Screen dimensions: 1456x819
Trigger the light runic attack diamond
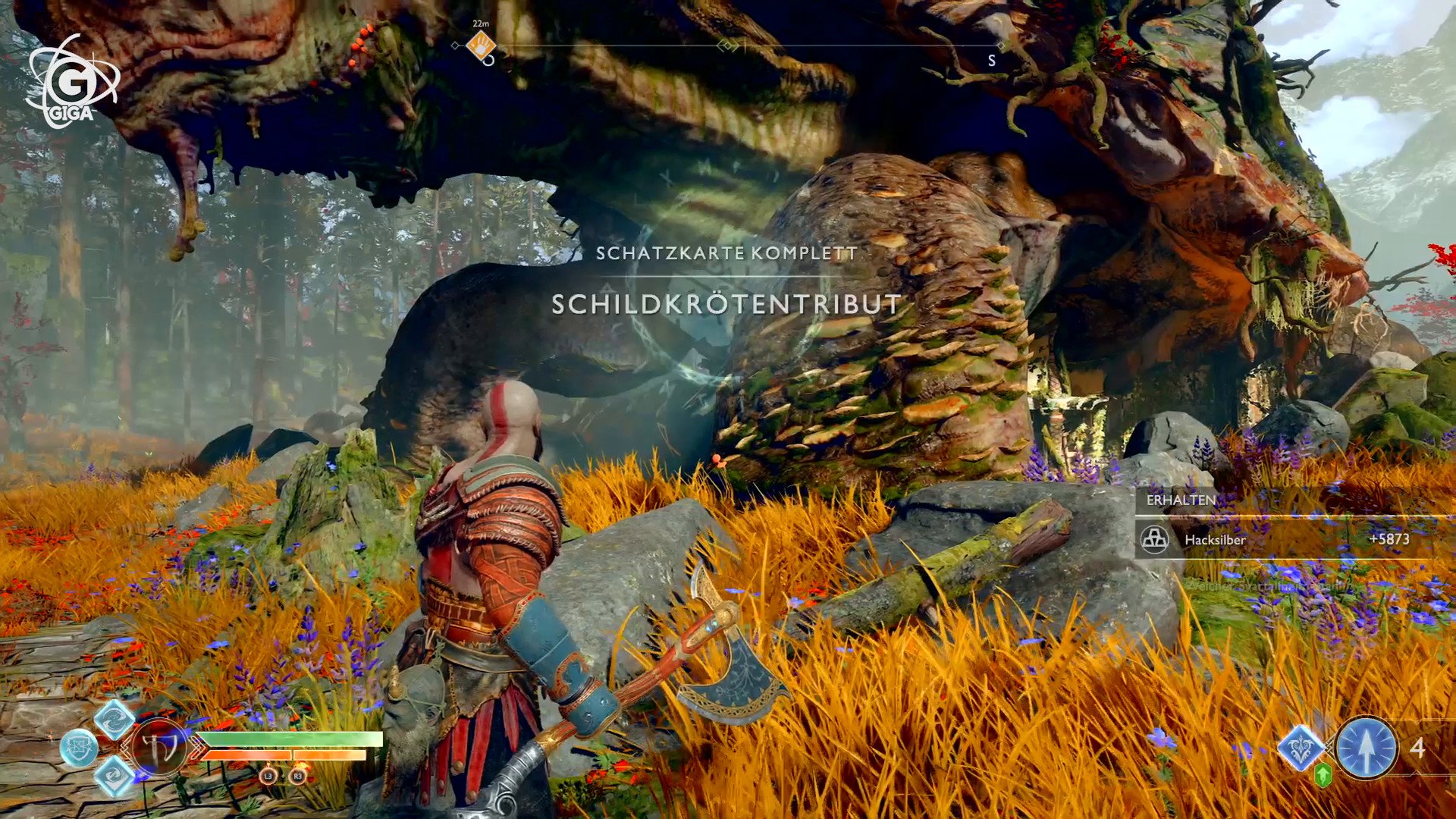click(x=115, y=719)
